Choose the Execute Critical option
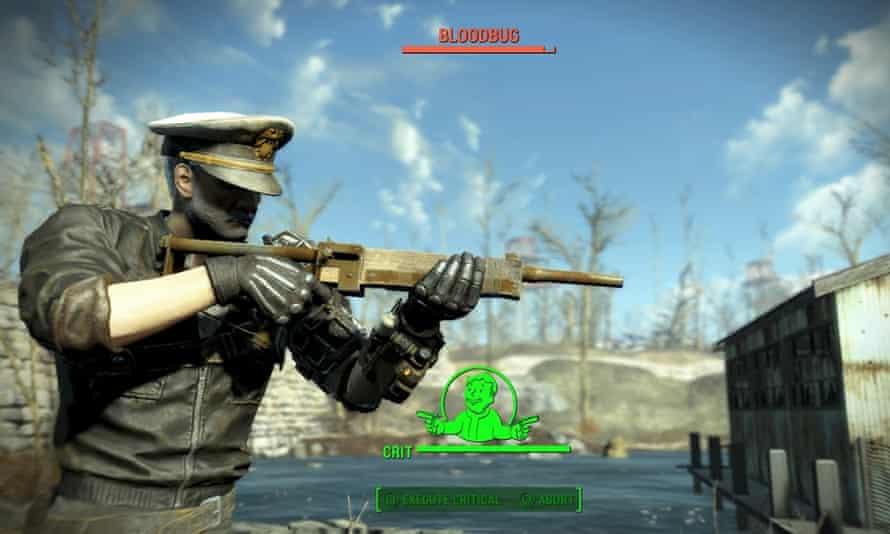 click(441, 498)
